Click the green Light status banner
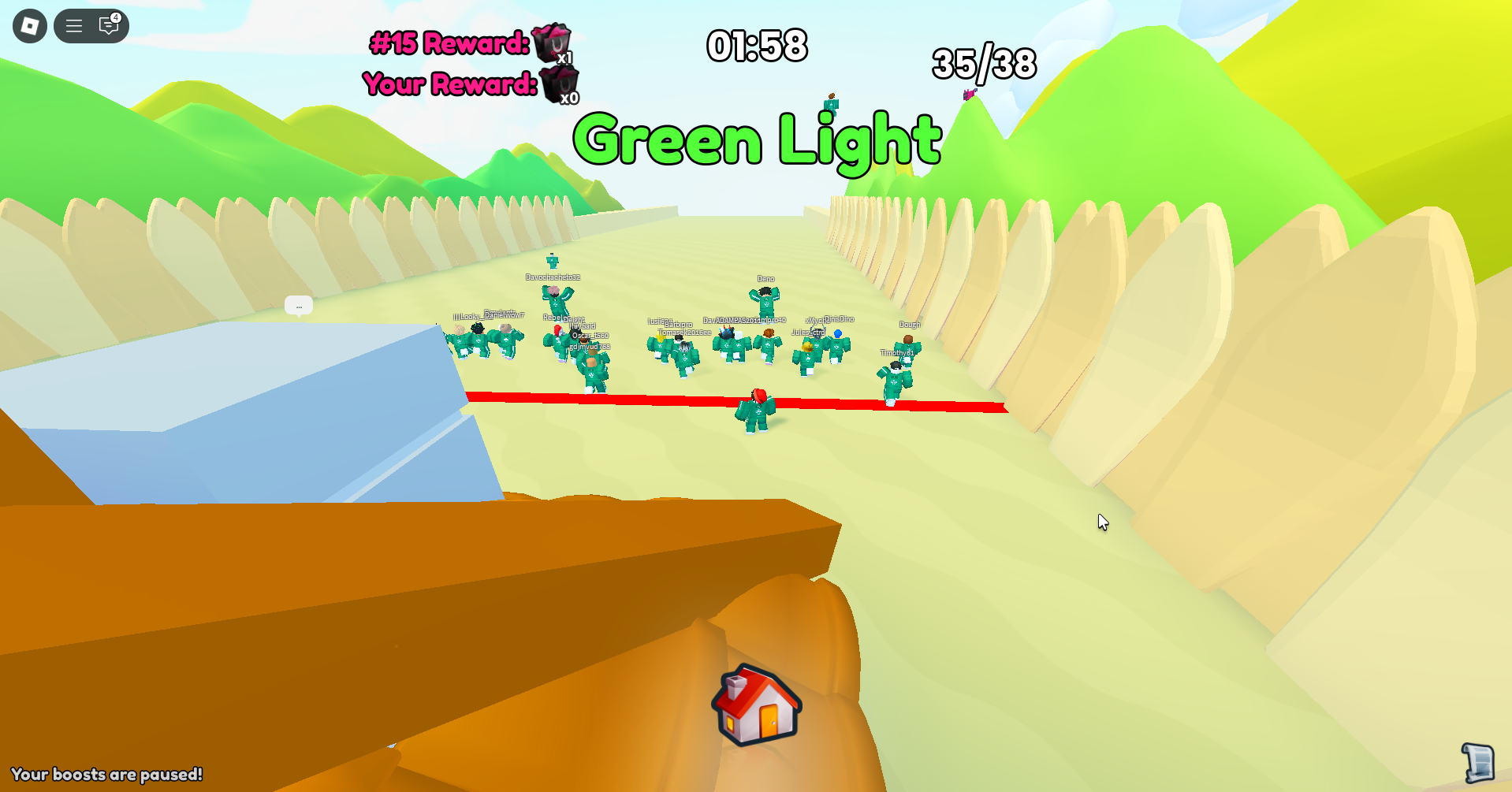This screenshot has height=792, width=1512. [x=756, y=140]
